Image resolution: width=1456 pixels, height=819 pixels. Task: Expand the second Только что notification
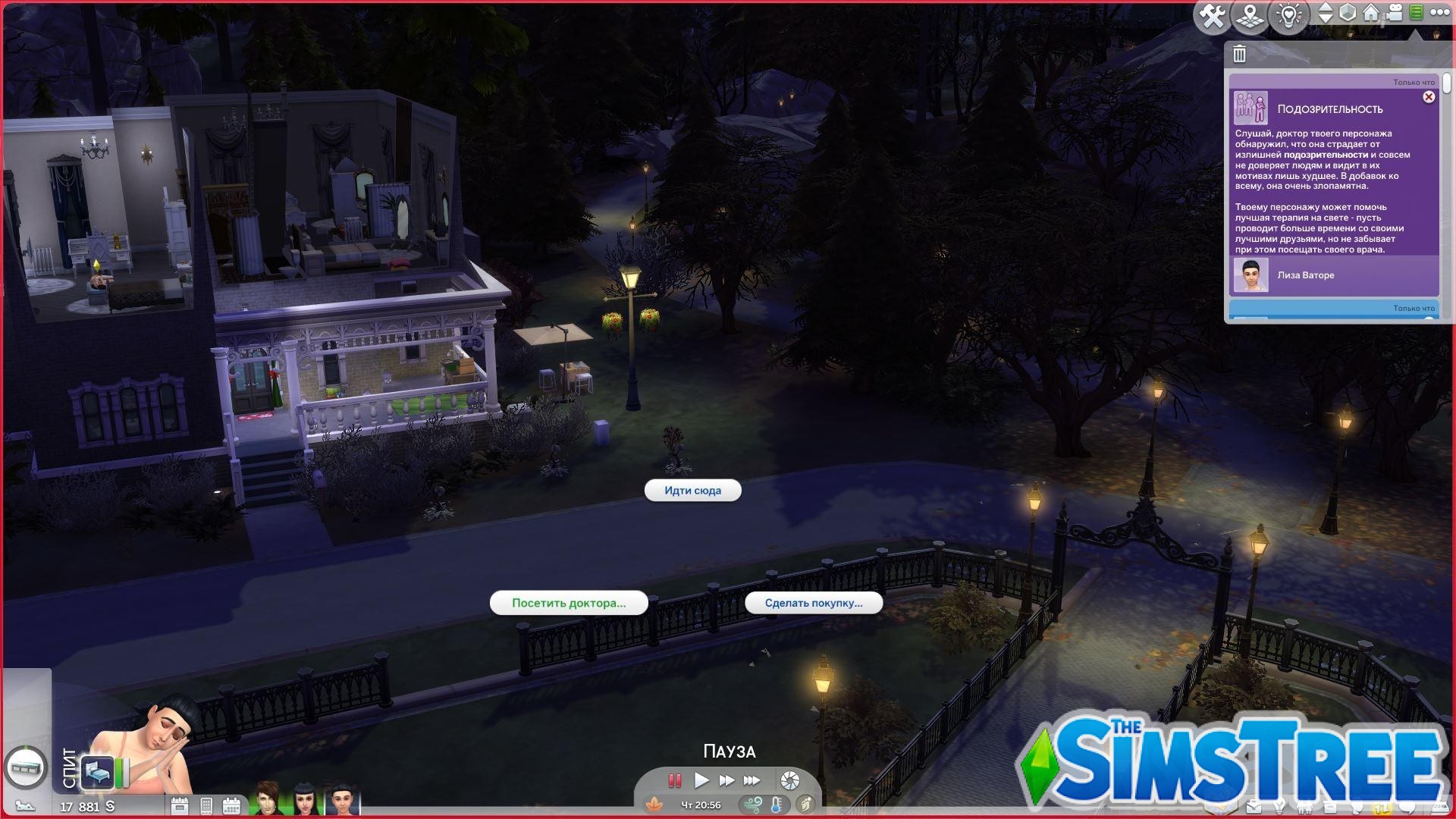1413,309
